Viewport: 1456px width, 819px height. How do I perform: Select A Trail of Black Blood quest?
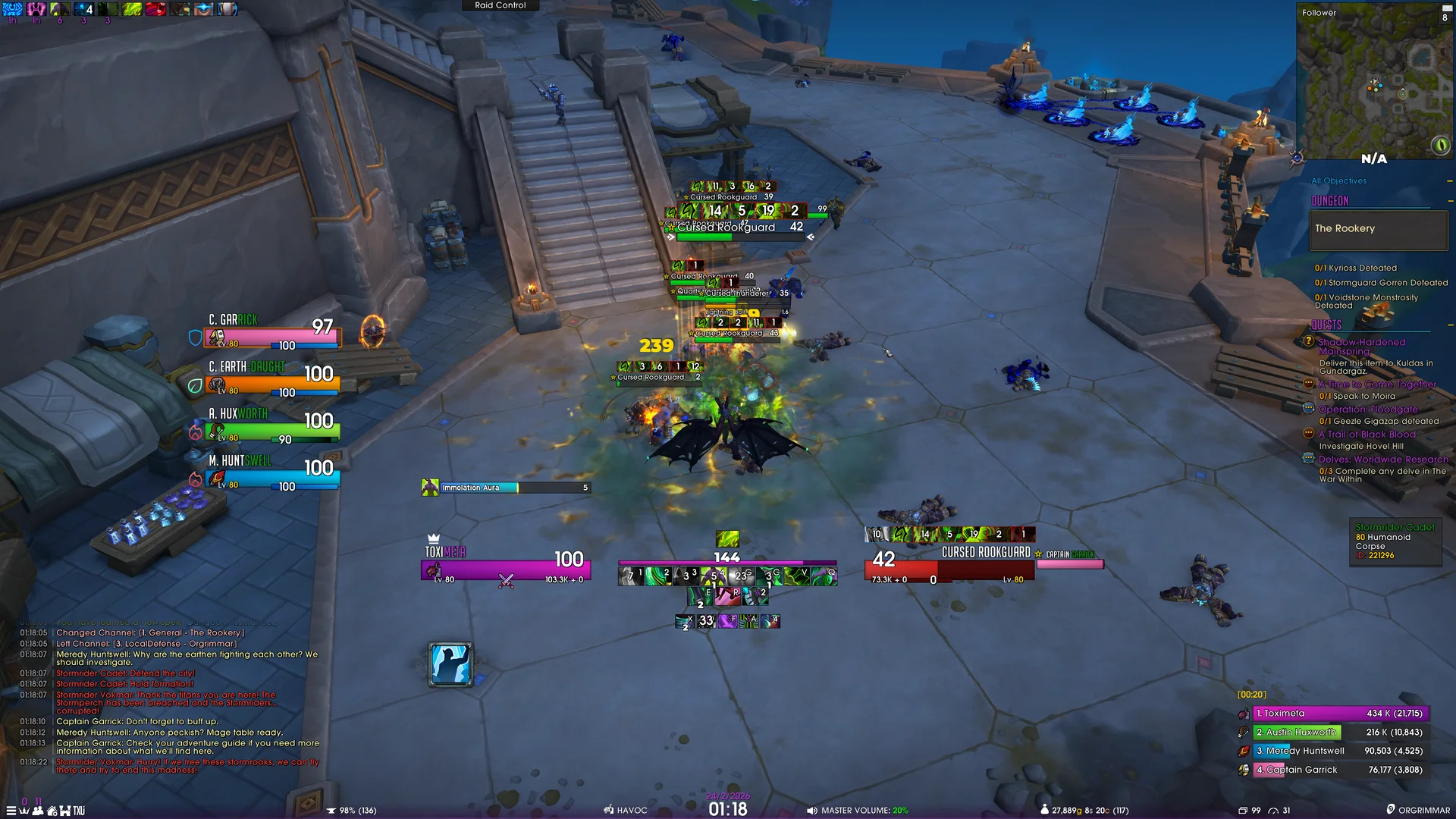coord(1367,435)
